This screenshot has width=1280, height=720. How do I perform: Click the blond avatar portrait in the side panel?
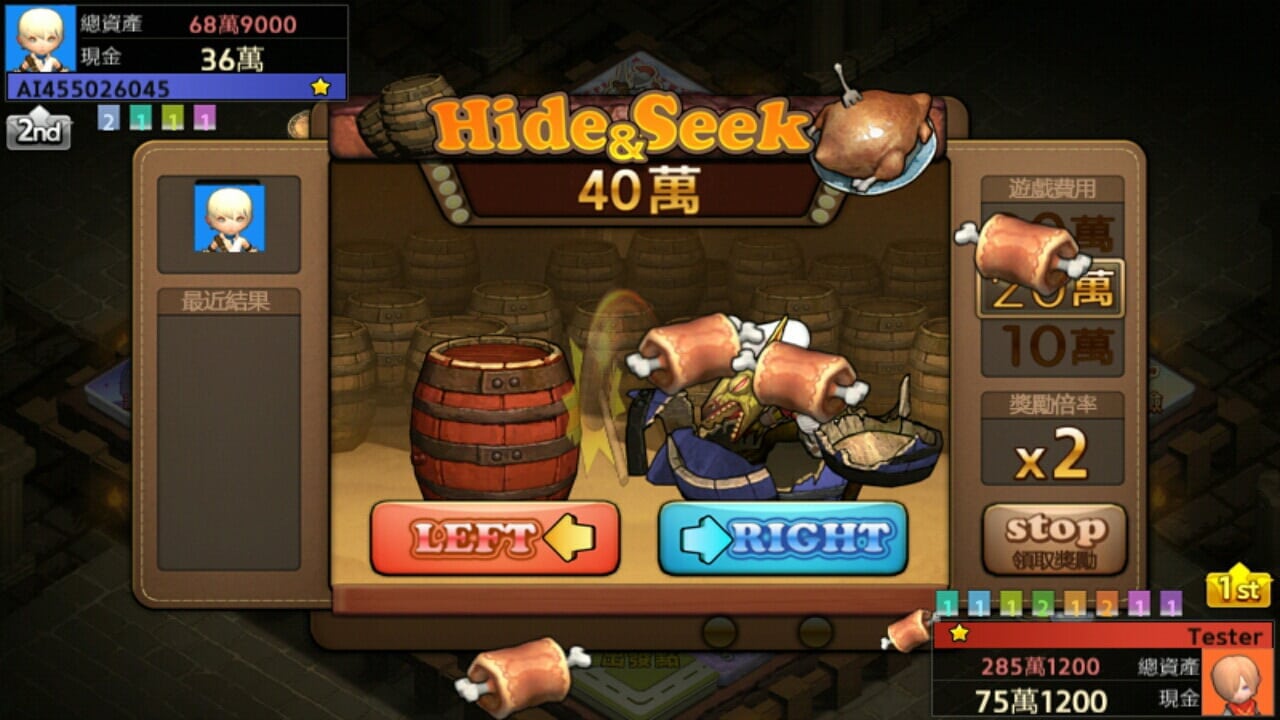click(x=229, y=219)
